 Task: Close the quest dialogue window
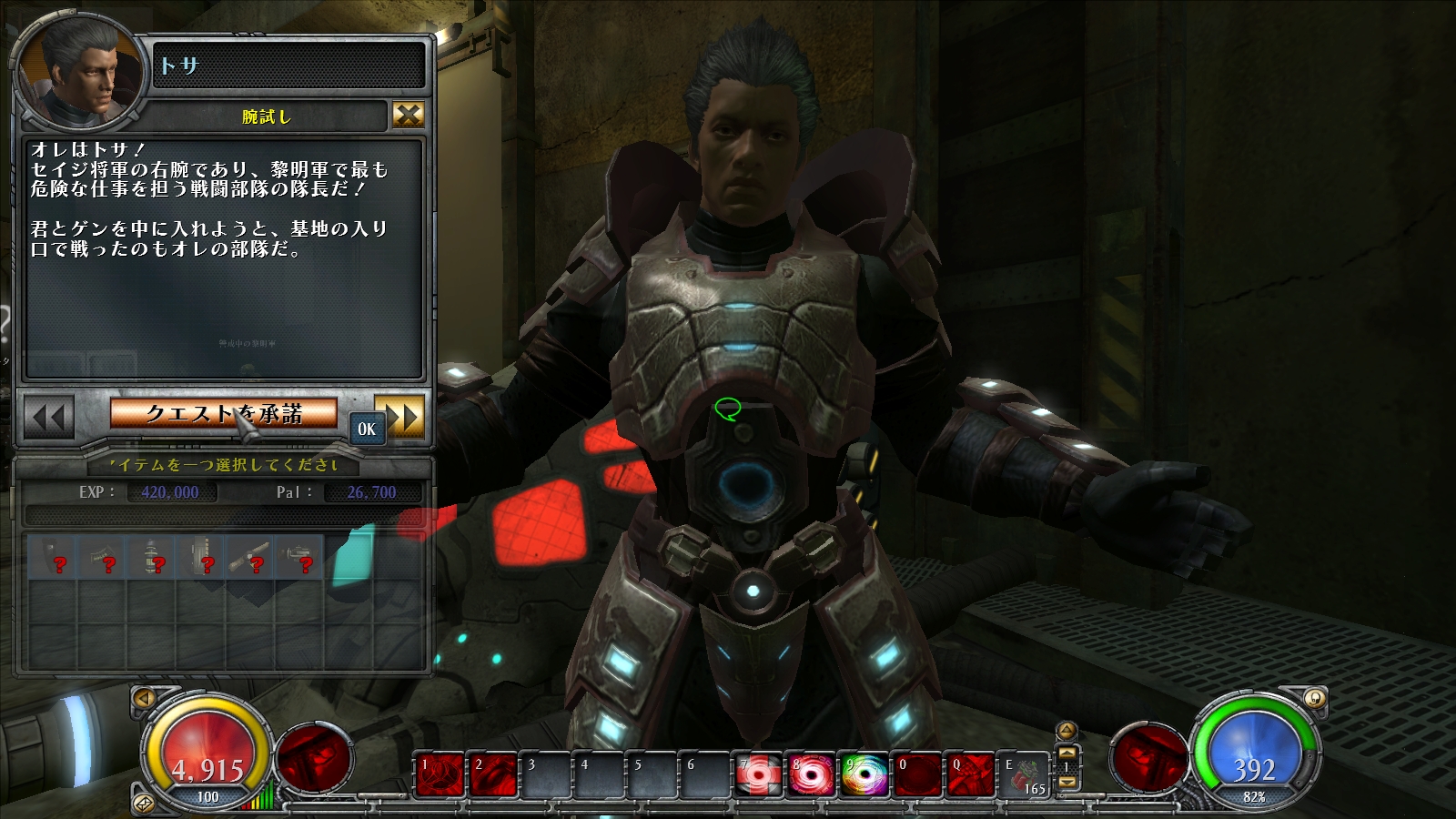tap(409, 115)
